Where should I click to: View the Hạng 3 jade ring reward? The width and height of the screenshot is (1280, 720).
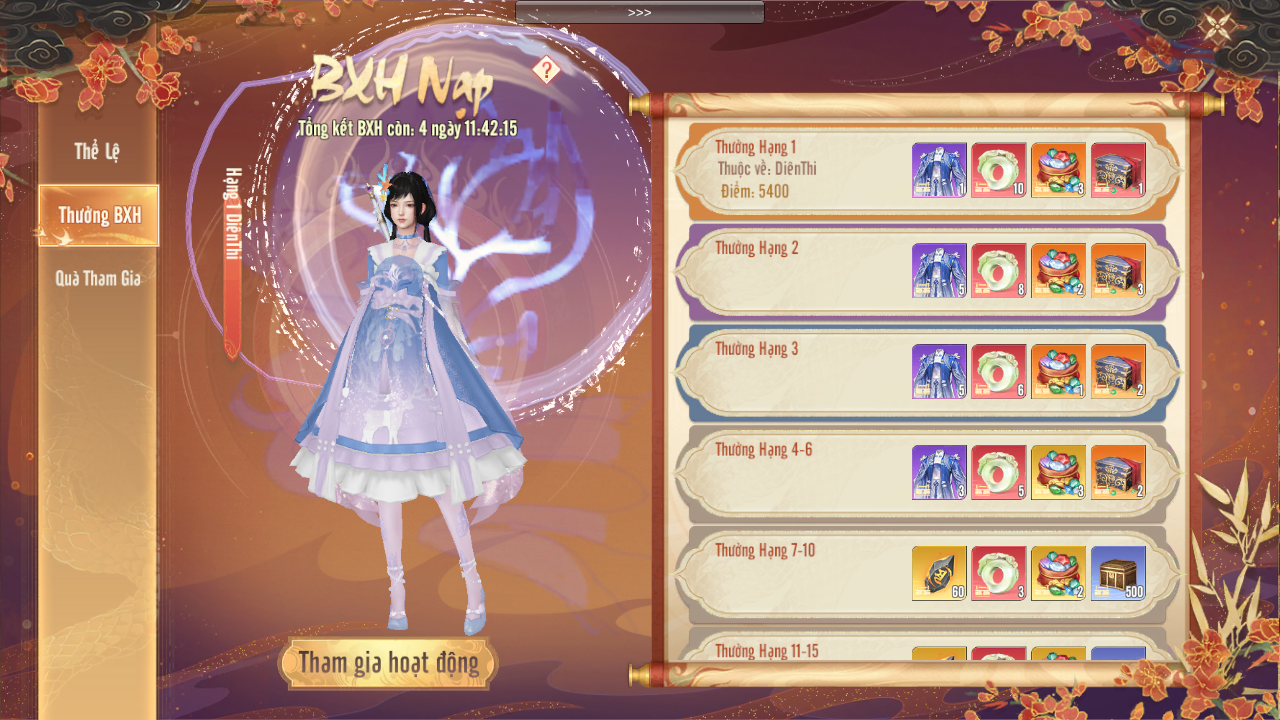click(999, 372)
